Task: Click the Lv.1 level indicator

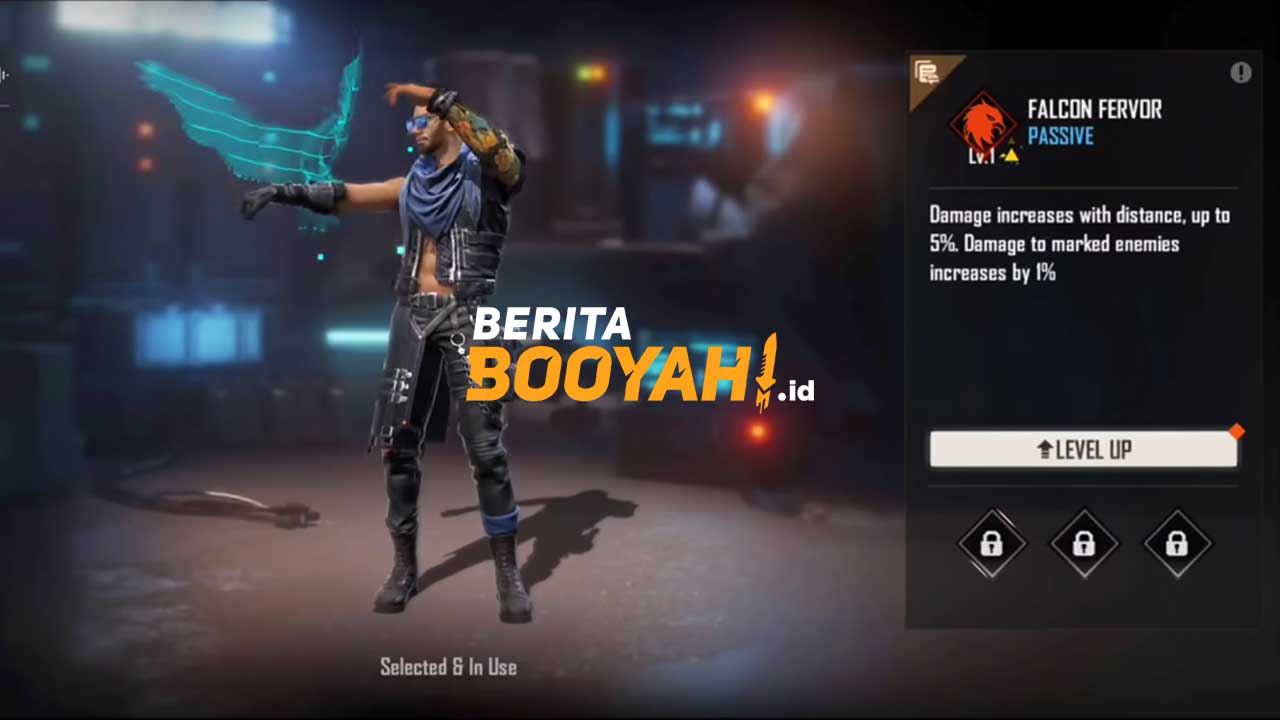Action: click(x=981, y=155)
